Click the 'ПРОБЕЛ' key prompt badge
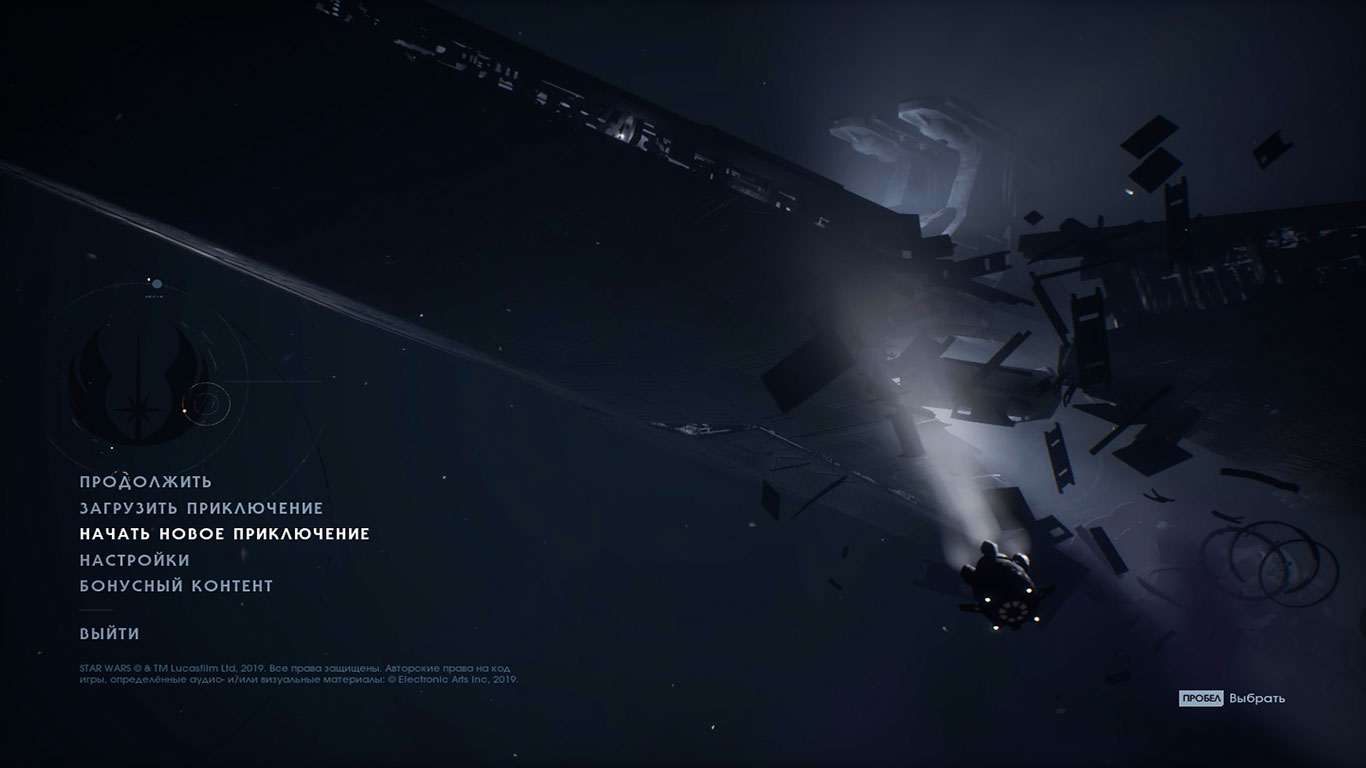This screenshot has height=768, width=1366. [1199, 700]
